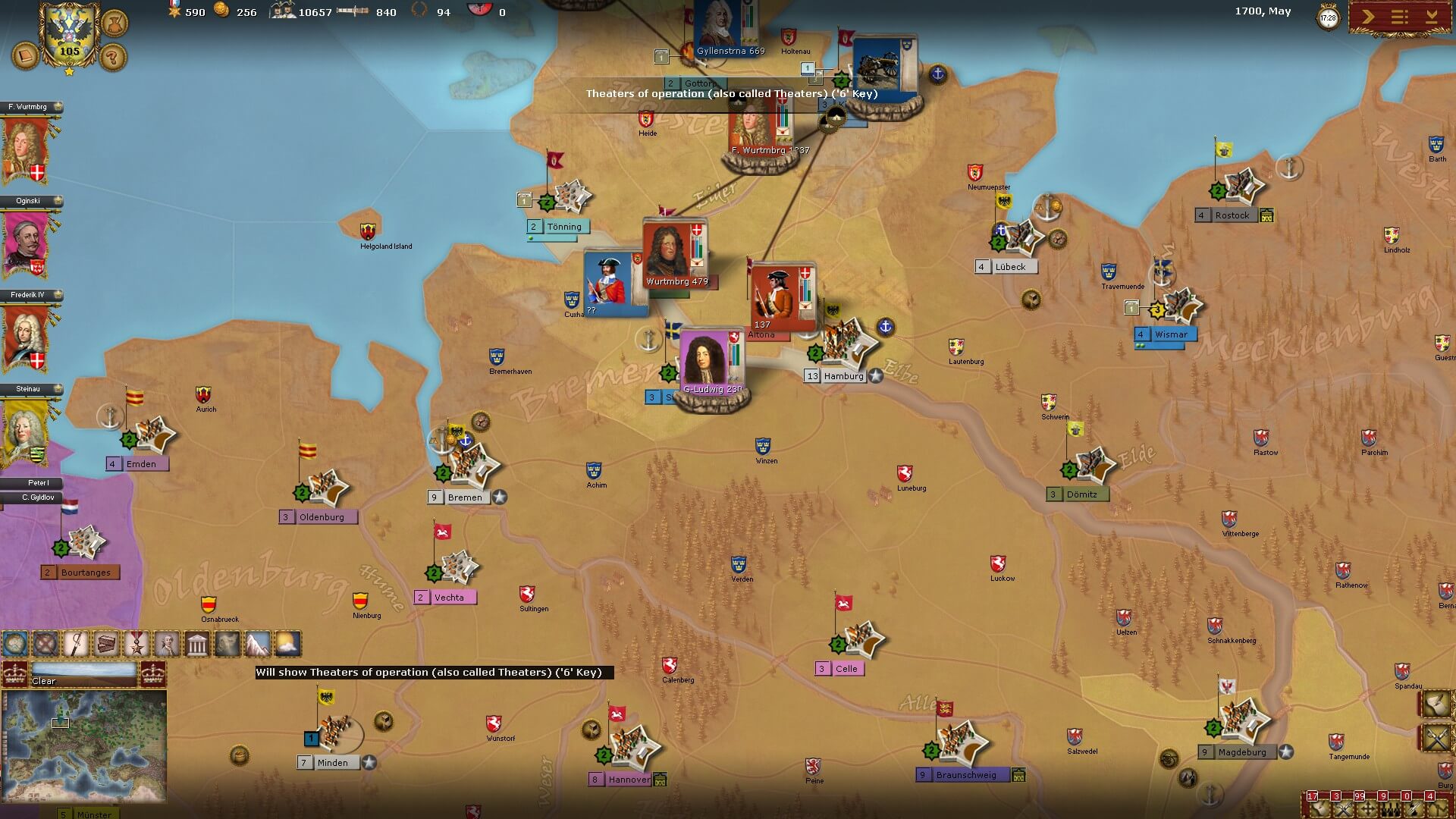Image resolution: width=1456 pixels, height=819 pixels.
Task: Open the list menu button
Action: [x=1400, y=17]
